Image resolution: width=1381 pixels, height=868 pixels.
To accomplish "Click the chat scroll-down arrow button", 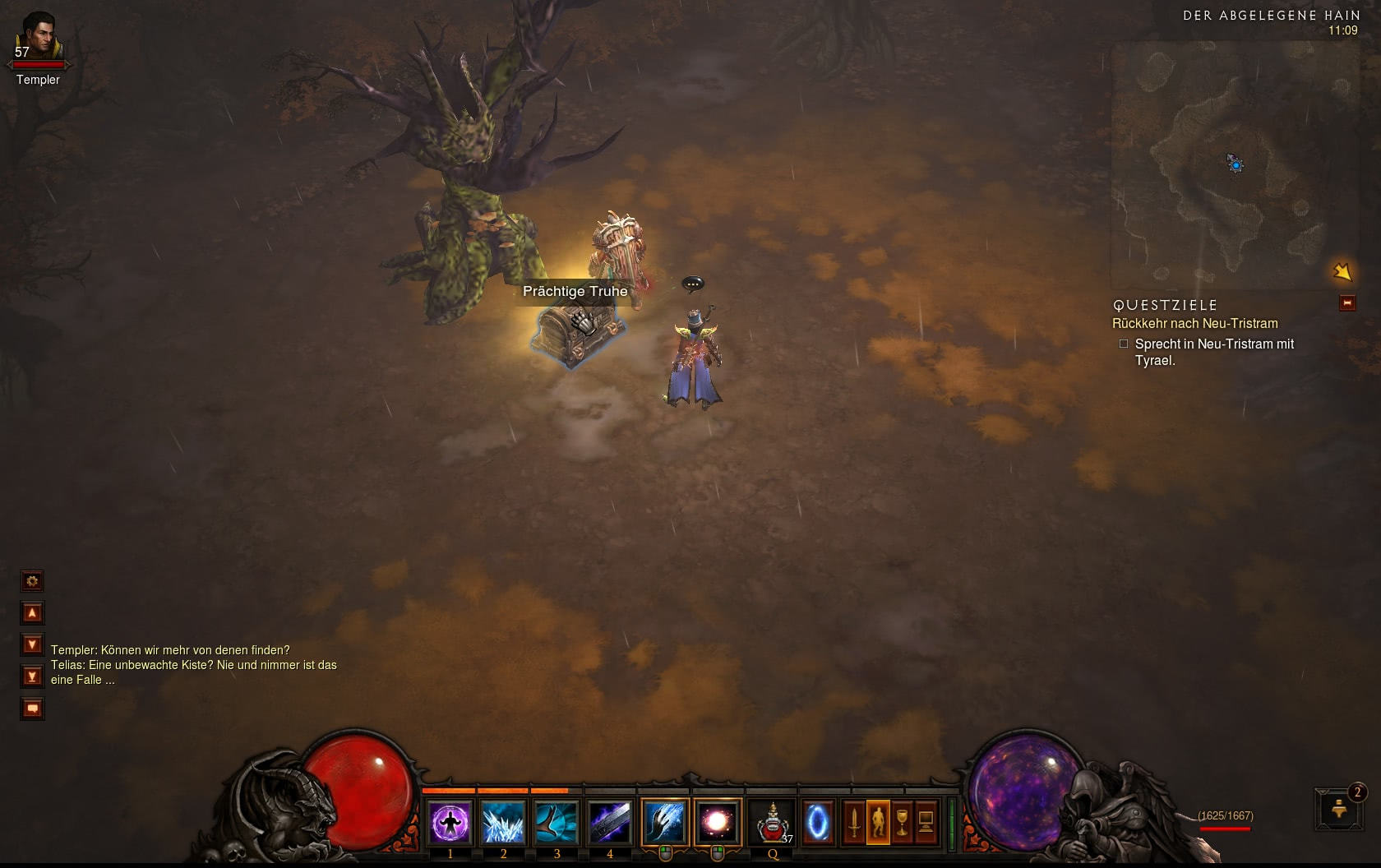I will [32, 645].
